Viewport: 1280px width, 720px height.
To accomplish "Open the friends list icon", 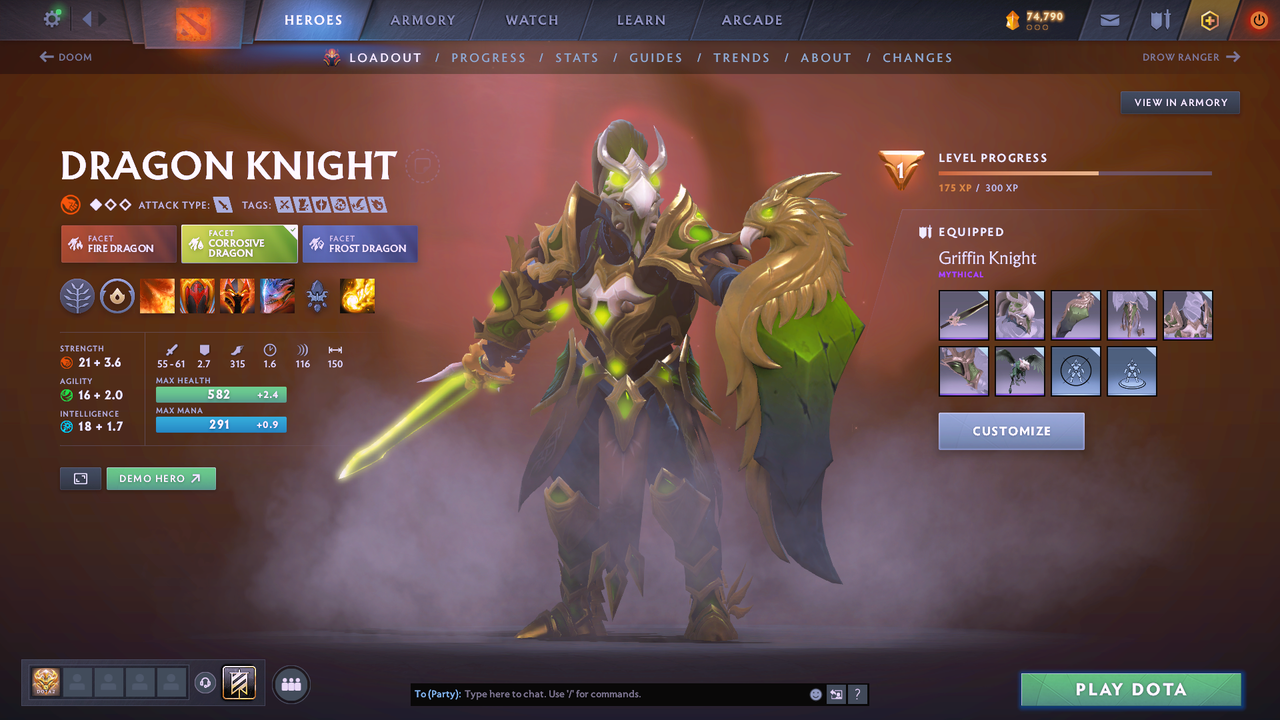I will click(289, 684).
